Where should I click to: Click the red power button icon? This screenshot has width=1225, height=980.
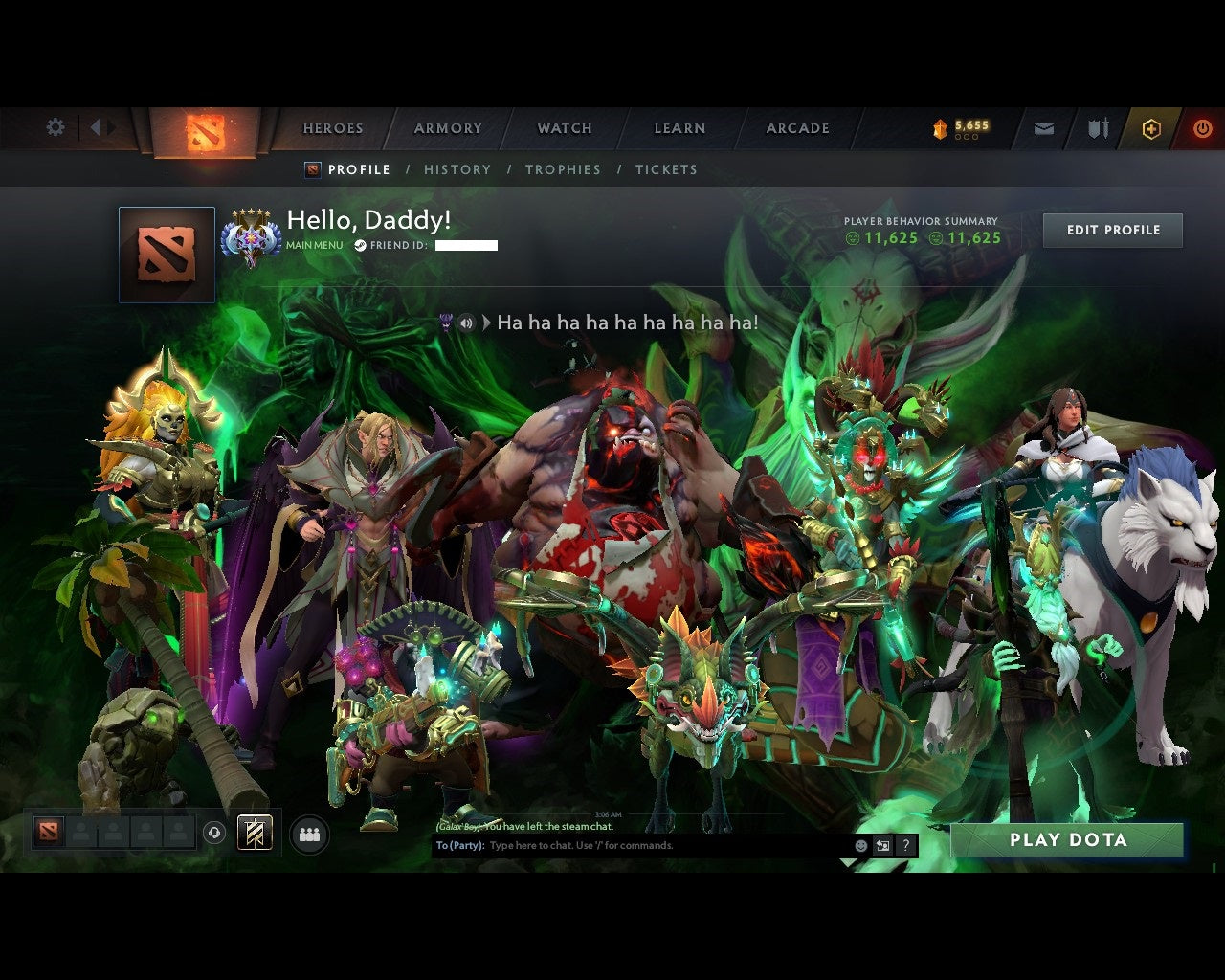click(1202, 127)
